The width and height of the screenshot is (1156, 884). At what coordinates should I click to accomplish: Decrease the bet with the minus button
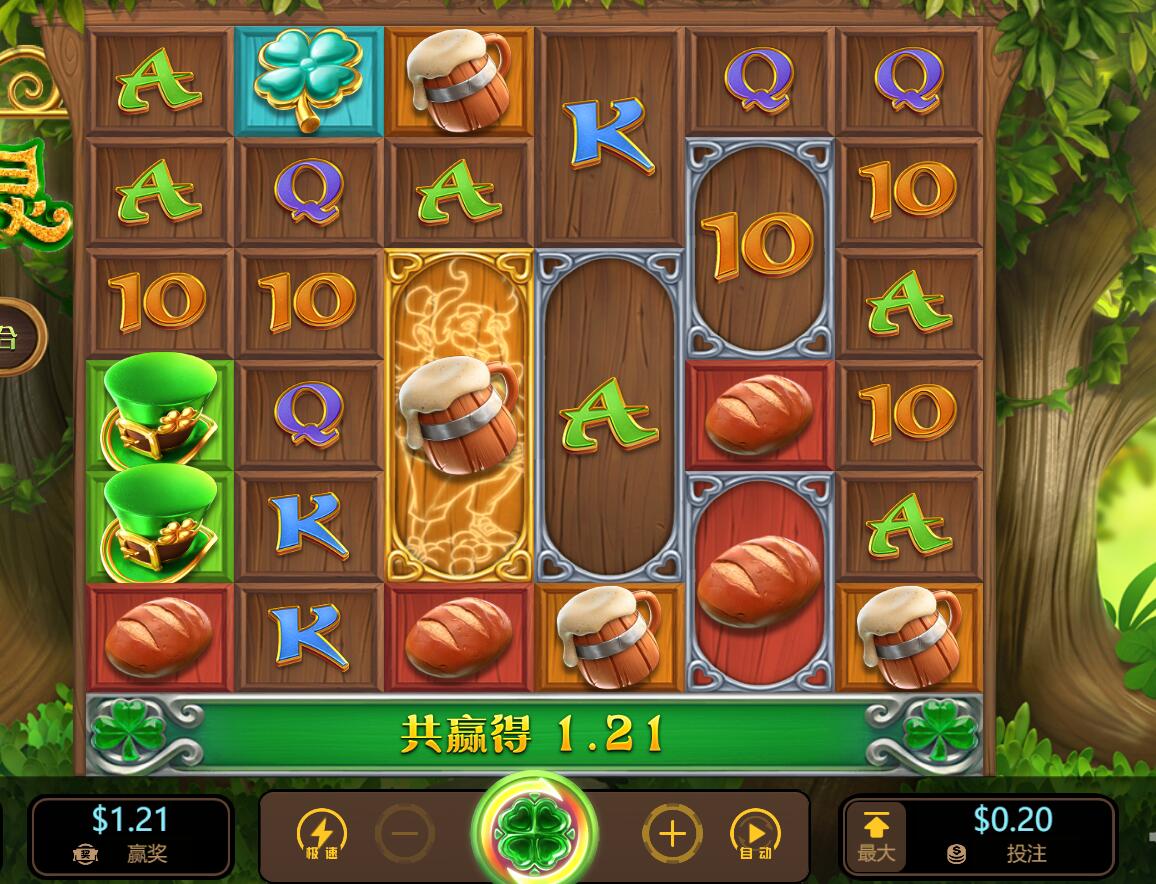[405, 833]
